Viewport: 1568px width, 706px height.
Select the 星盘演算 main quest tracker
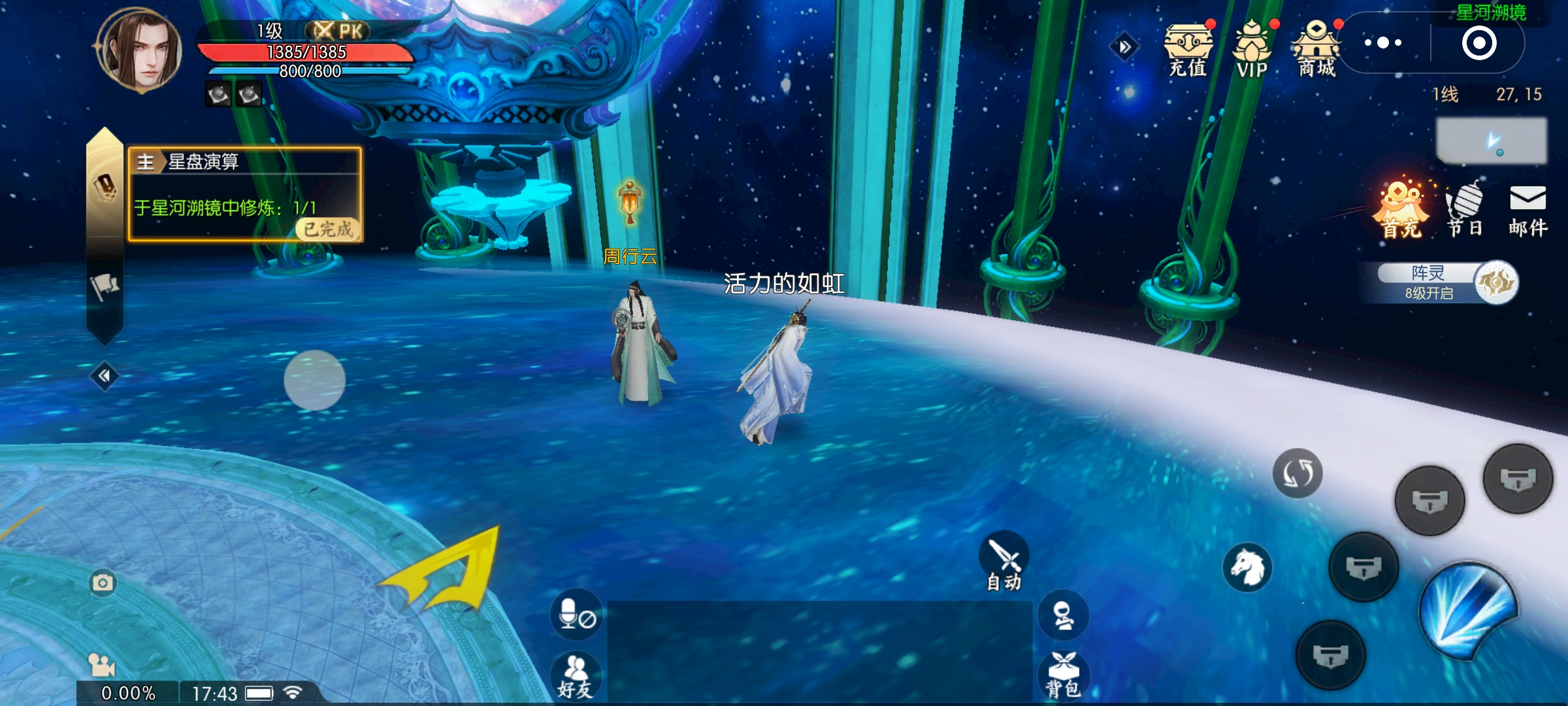pyautogui.click(x=245, y=194)
